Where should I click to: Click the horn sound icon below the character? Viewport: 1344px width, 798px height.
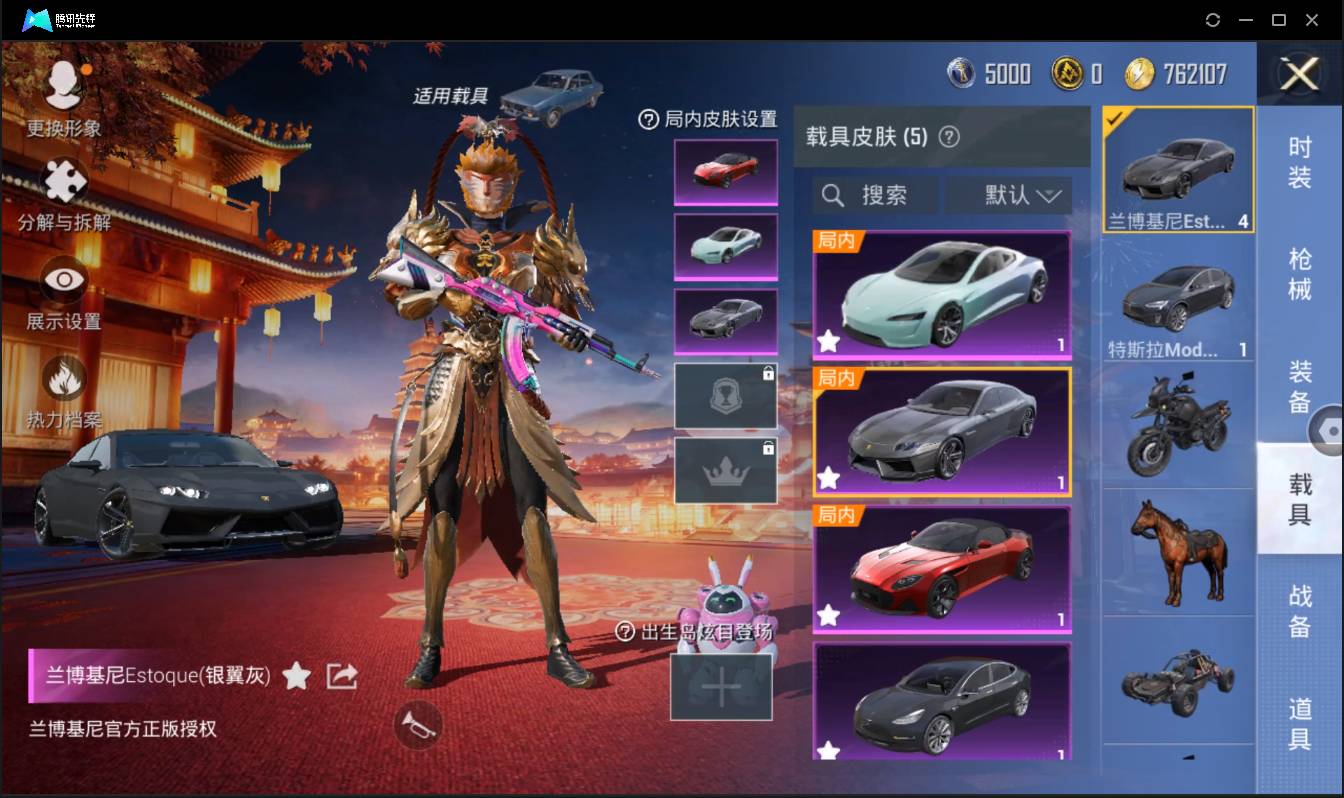416,727
